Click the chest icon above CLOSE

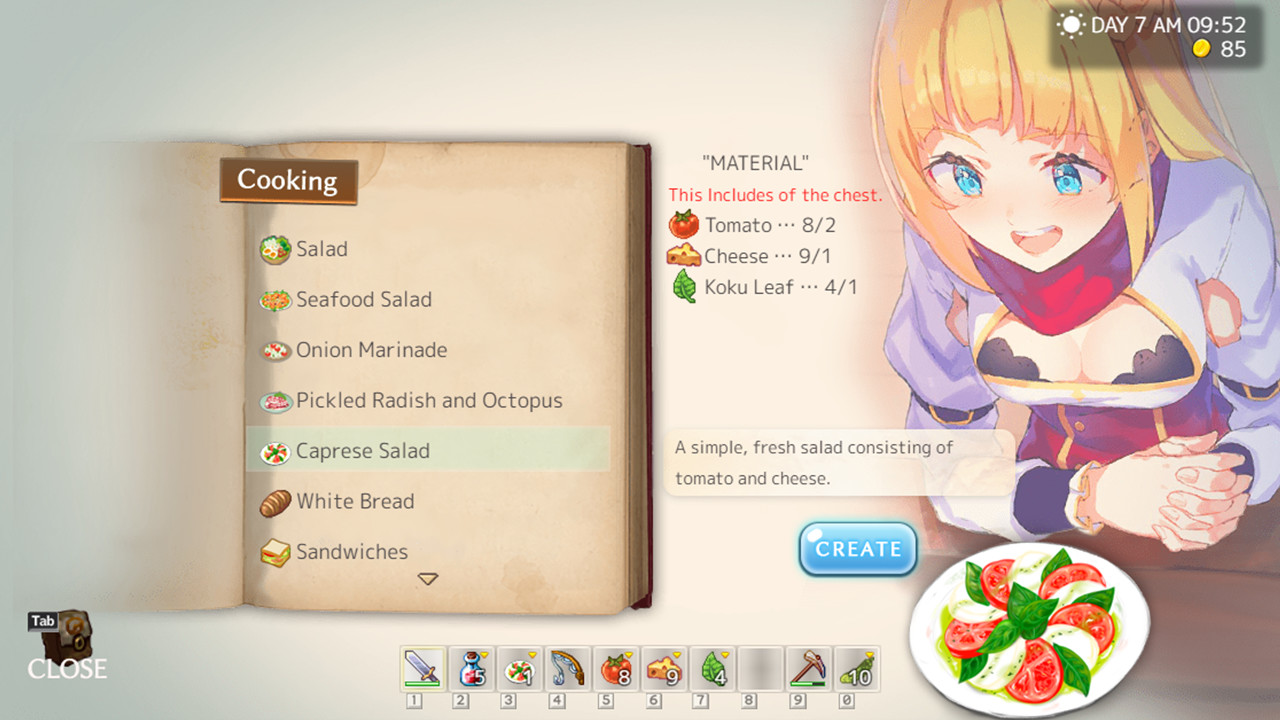(x=66, y=636)
